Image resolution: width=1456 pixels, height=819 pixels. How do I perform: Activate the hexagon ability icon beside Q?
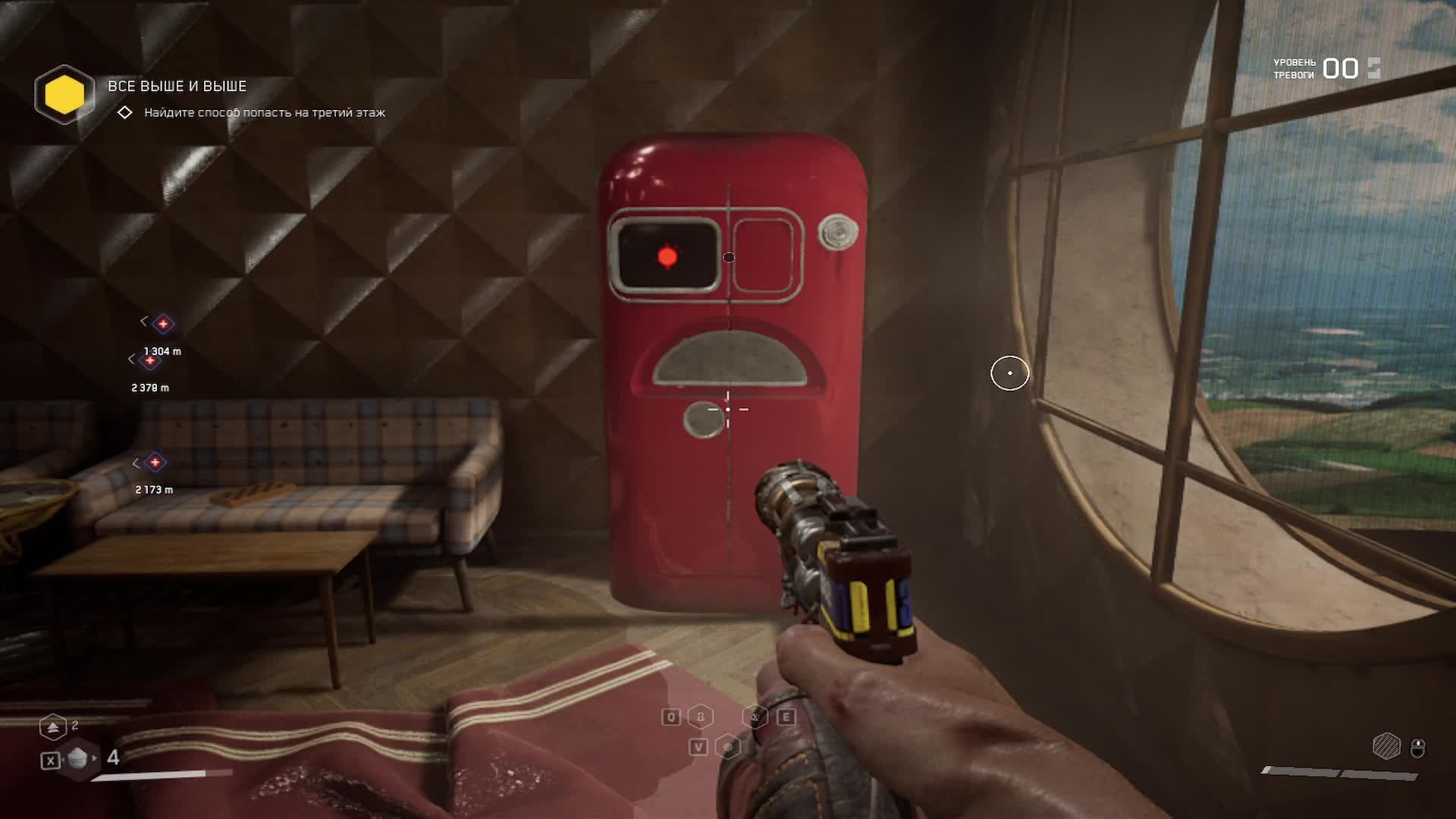coord(701,717)
